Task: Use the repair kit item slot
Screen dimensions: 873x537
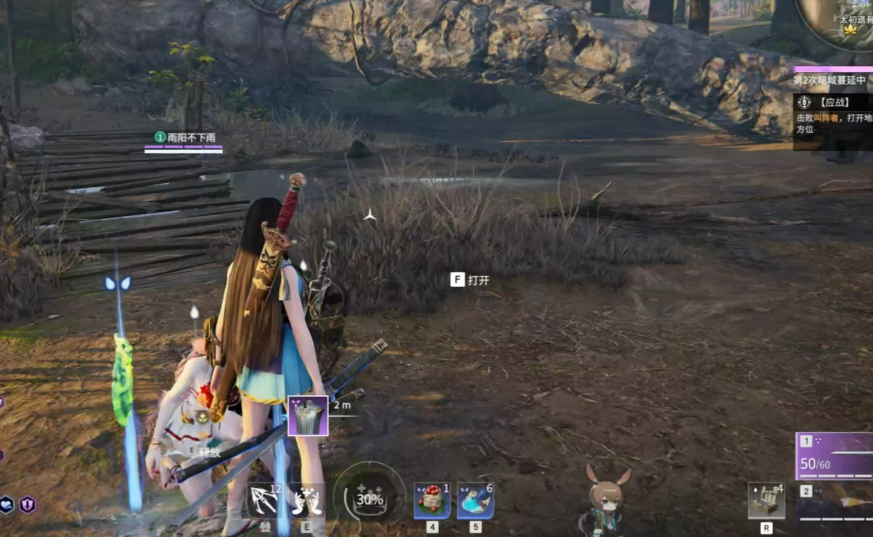Action: 766,500
